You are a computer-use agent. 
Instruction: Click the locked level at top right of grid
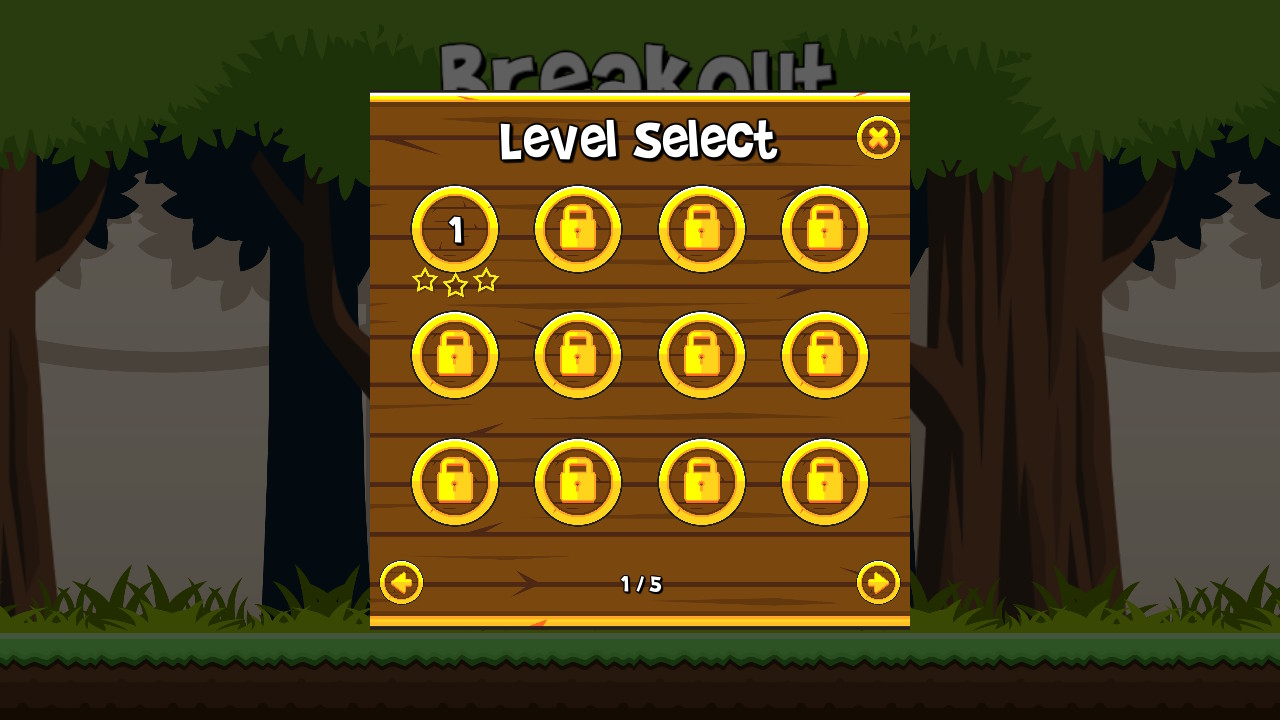pos(825,228)
